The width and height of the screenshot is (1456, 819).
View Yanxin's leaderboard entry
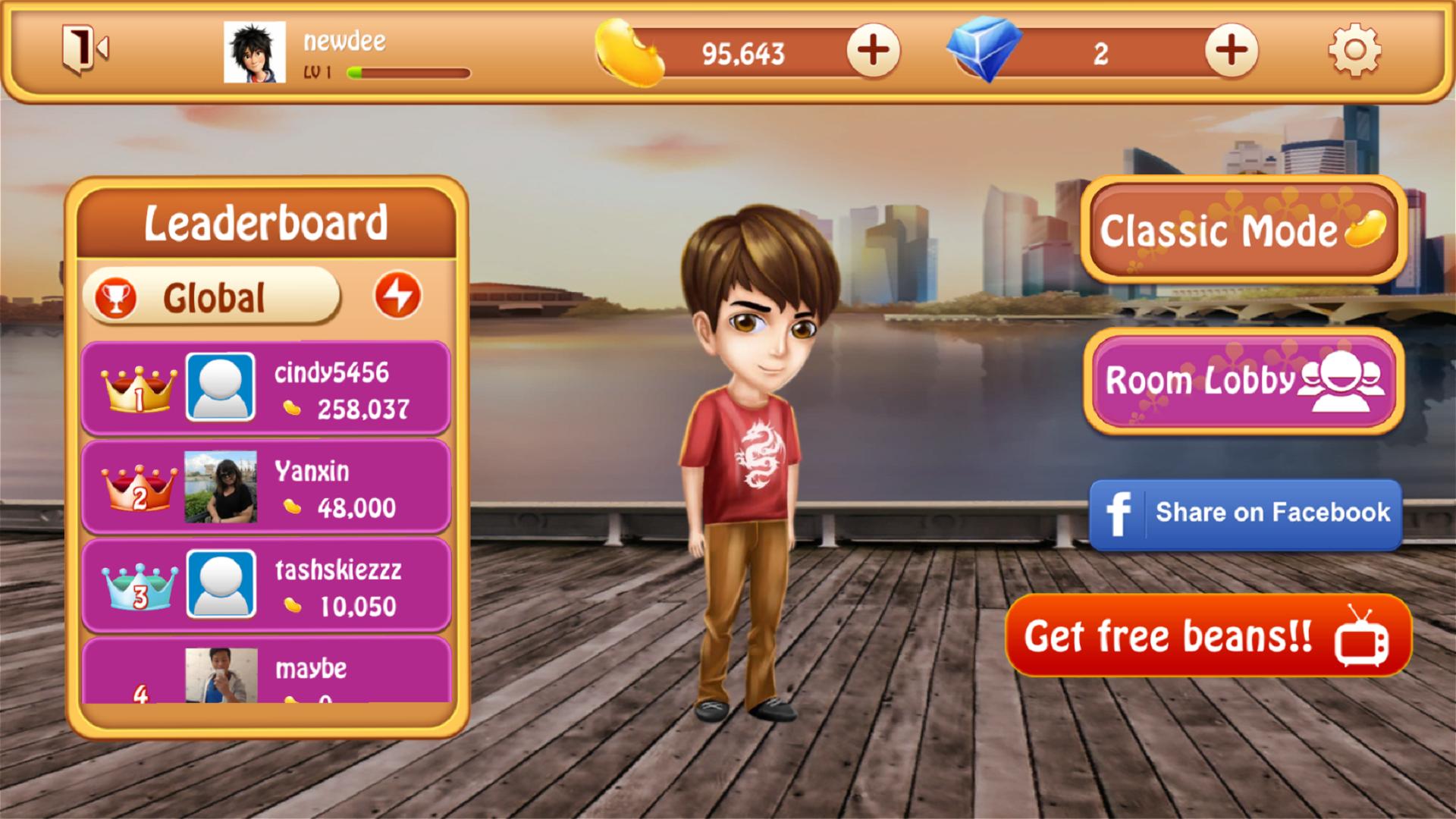266,487
